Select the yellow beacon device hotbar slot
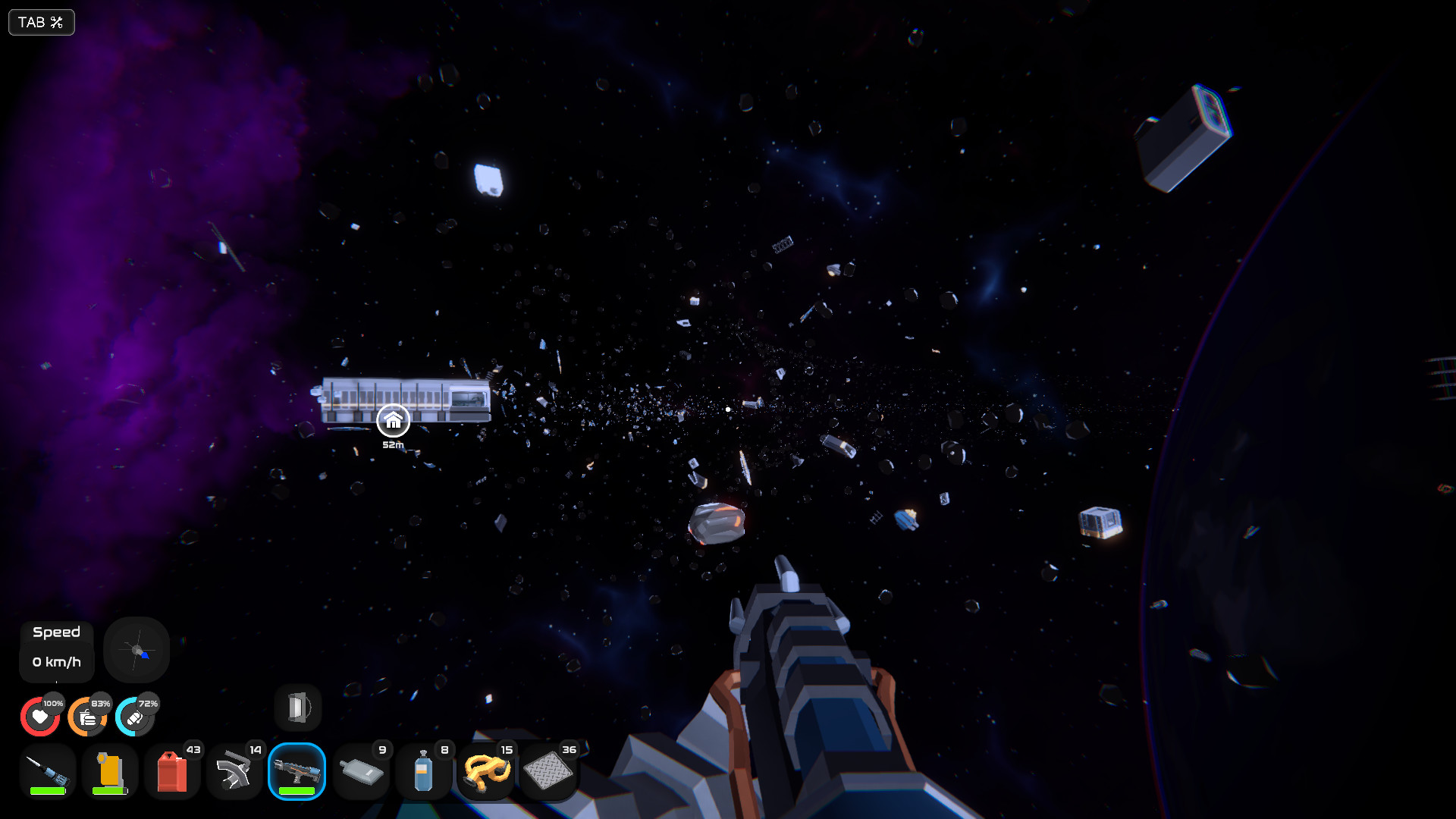 pyautogui.click(x=109, y=770)
